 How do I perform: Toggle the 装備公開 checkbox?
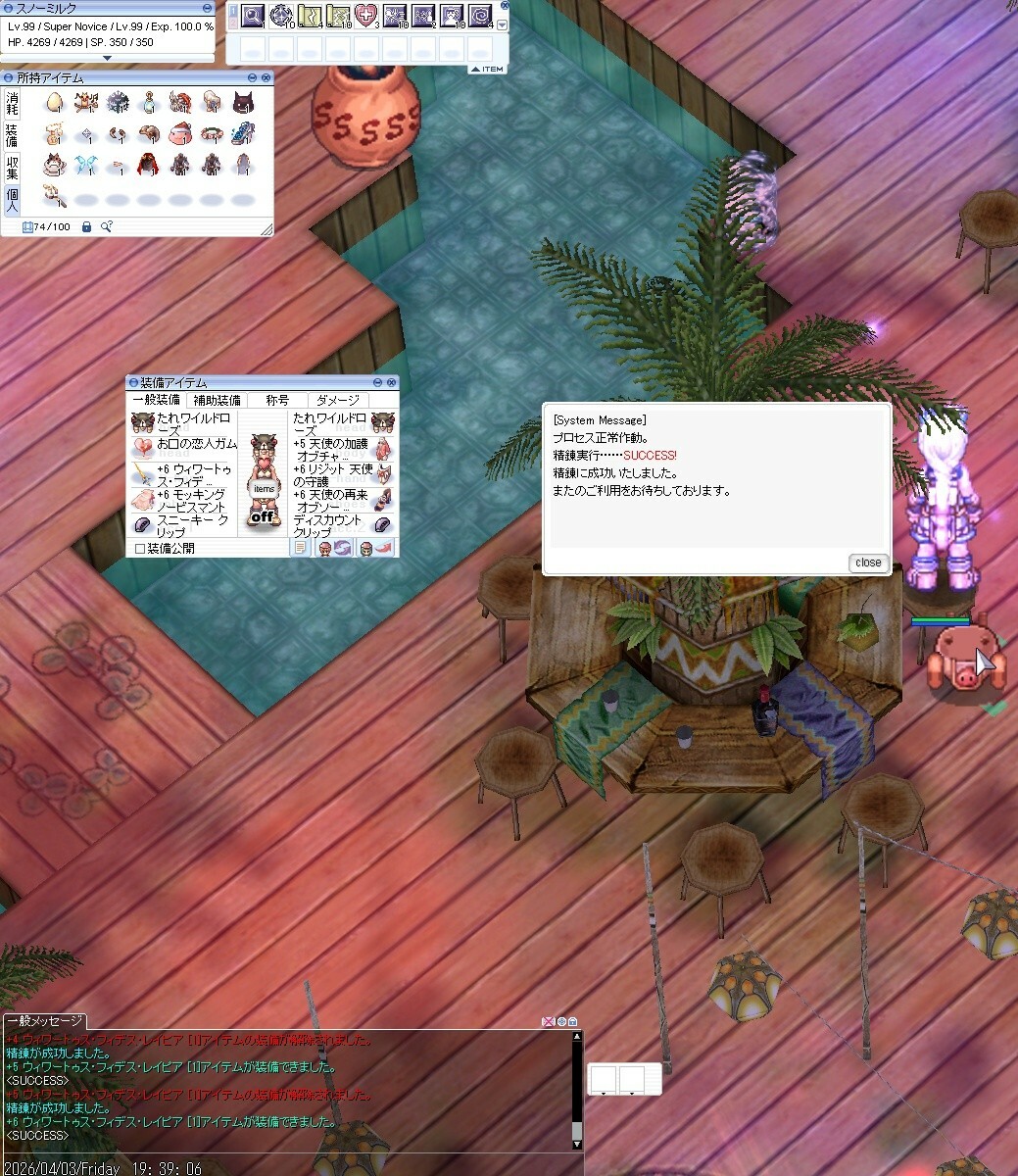(140, 549)
